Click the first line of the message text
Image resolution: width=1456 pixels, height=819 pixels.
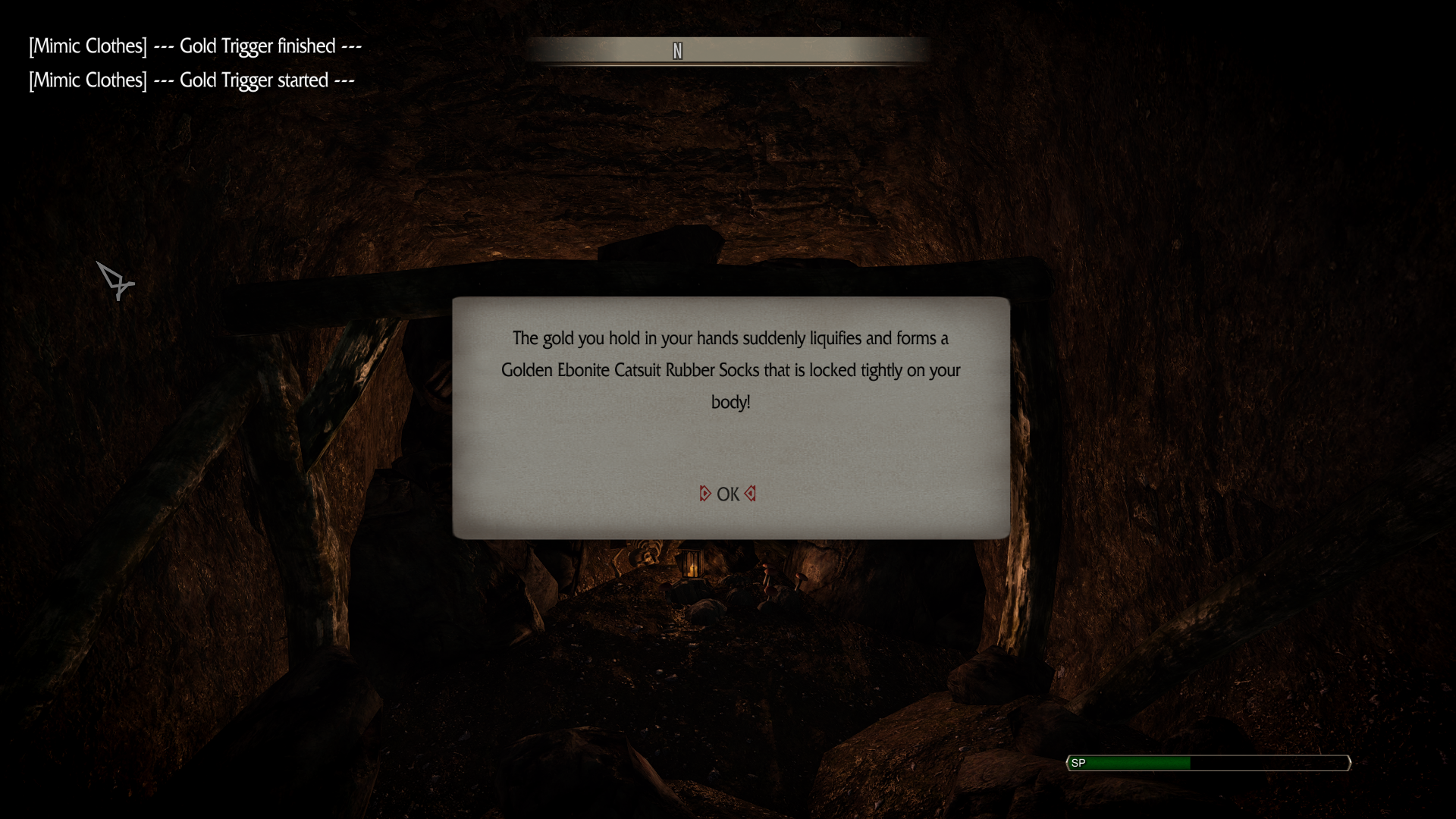tap(730, 339)
